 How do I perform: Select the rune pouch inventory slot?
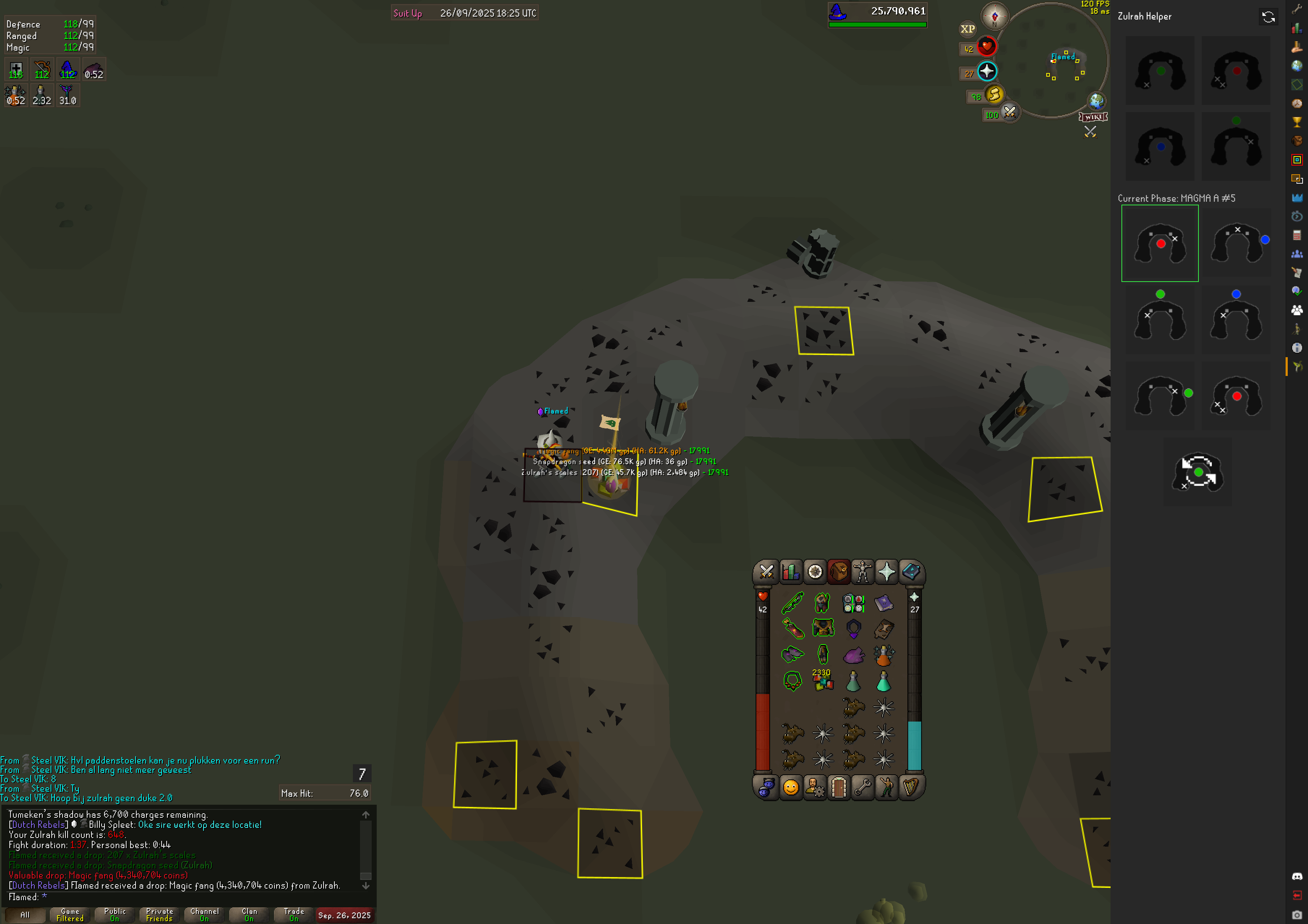click(x=854, y=603)
